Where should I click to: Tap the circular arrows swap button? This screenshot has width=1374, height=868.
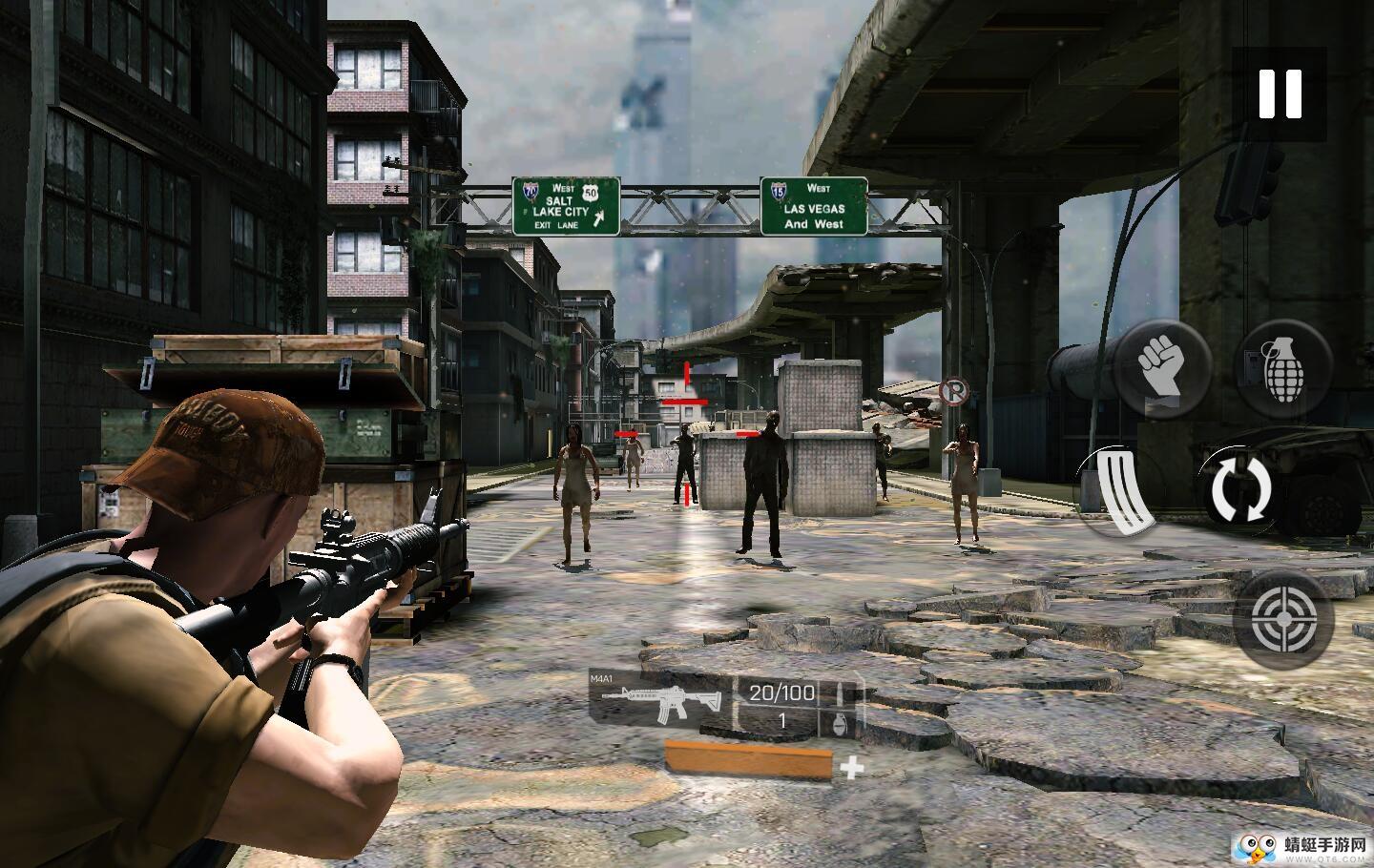coord(1241,488)
